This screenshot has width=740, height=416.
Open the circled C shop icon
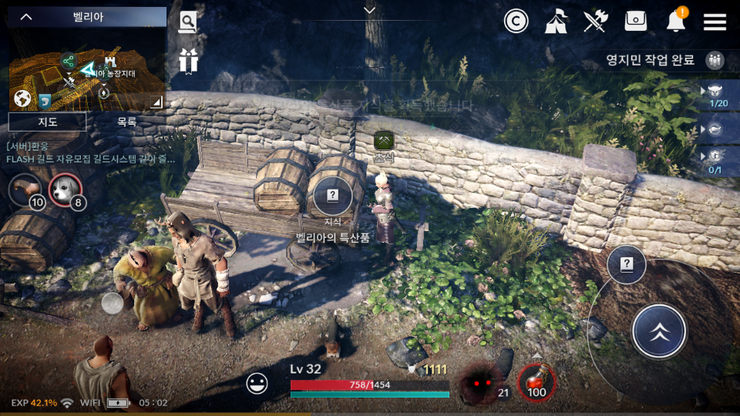point(516,21)
